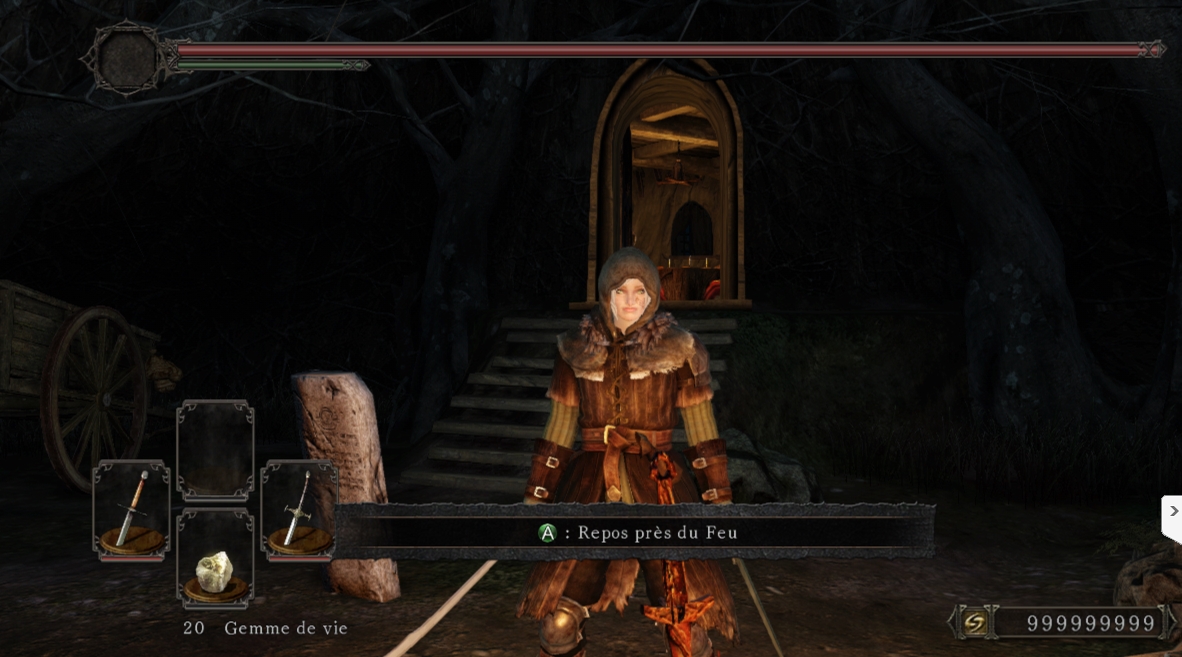Select the left-hand wooden-grip sword slot
The height and width of the screenshot is (657, 1182).
pyautogui.click(x=131, y=510)
